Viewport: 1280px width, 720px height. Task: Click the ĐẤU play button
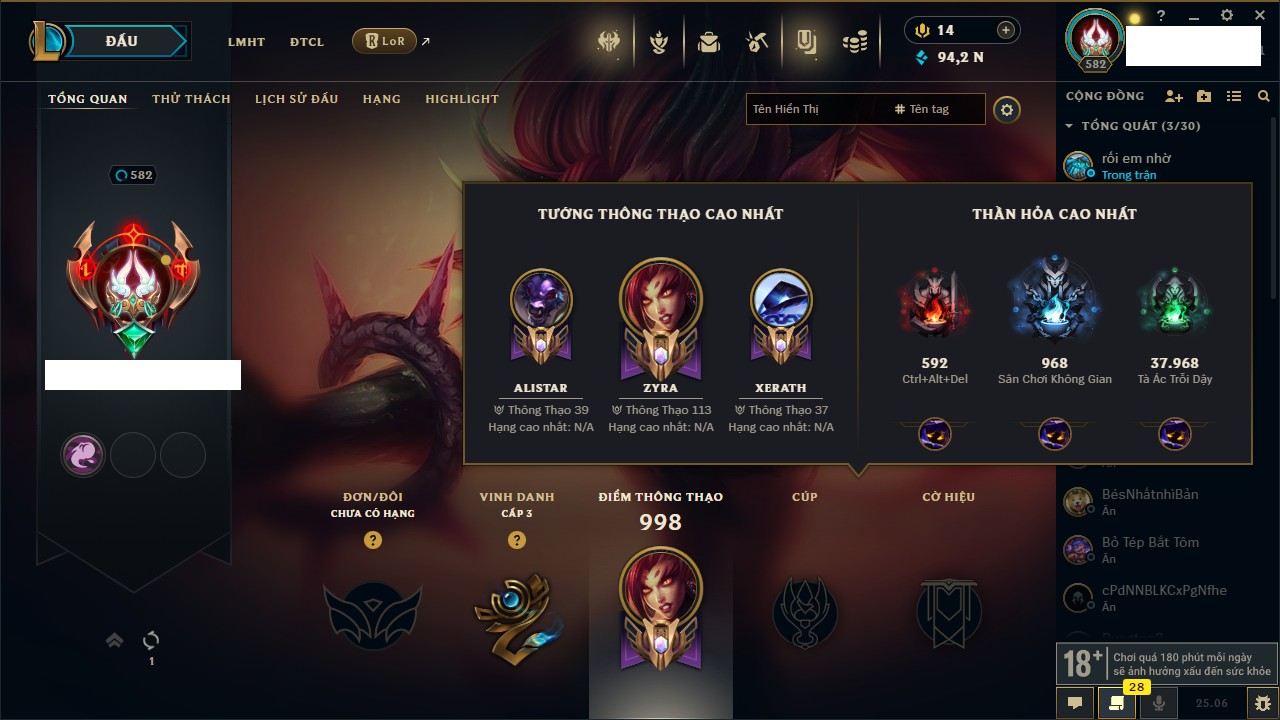click(x=121, y=41)
